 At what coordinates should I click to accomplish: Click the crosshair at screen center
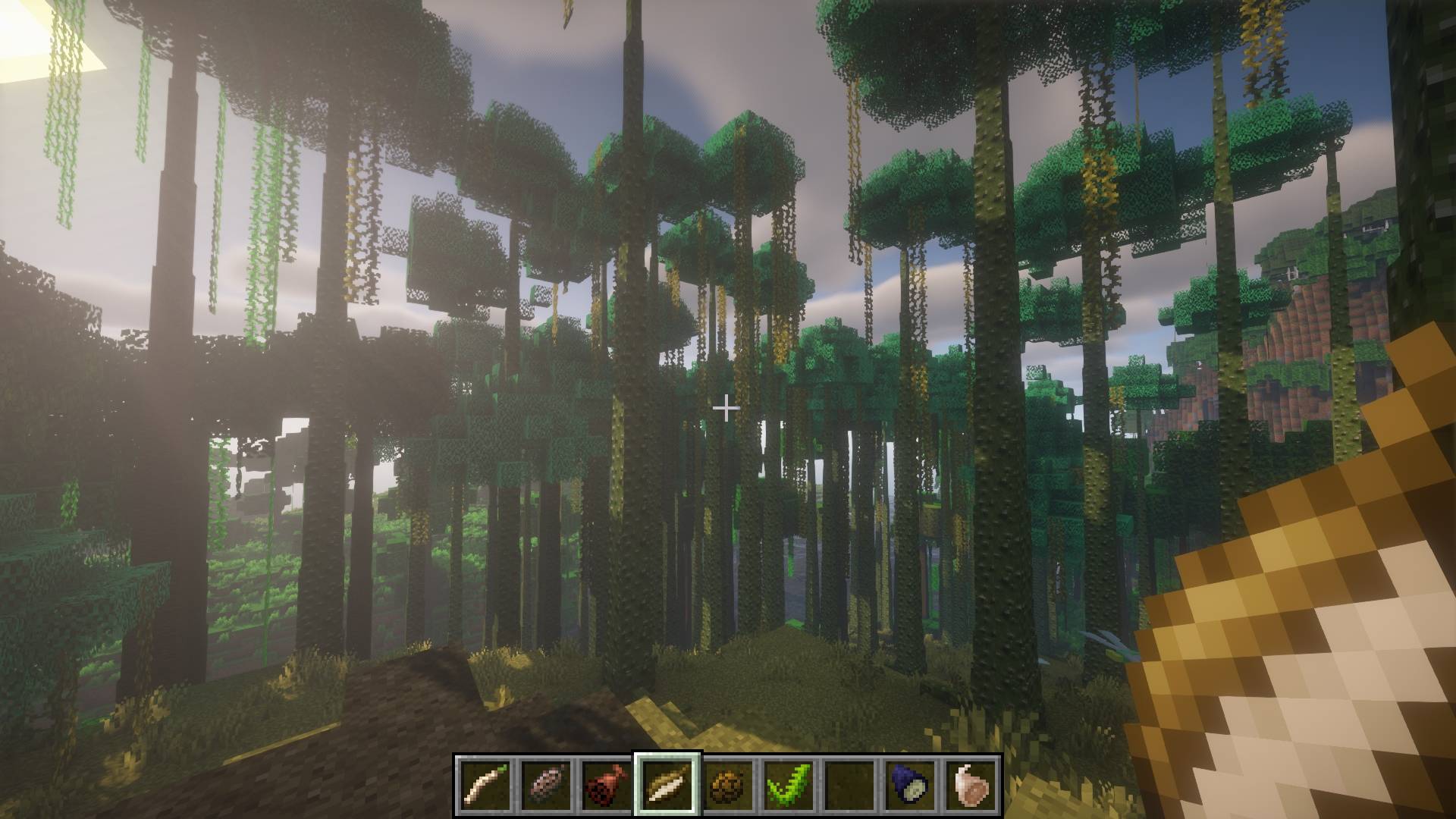click(726, 408)
